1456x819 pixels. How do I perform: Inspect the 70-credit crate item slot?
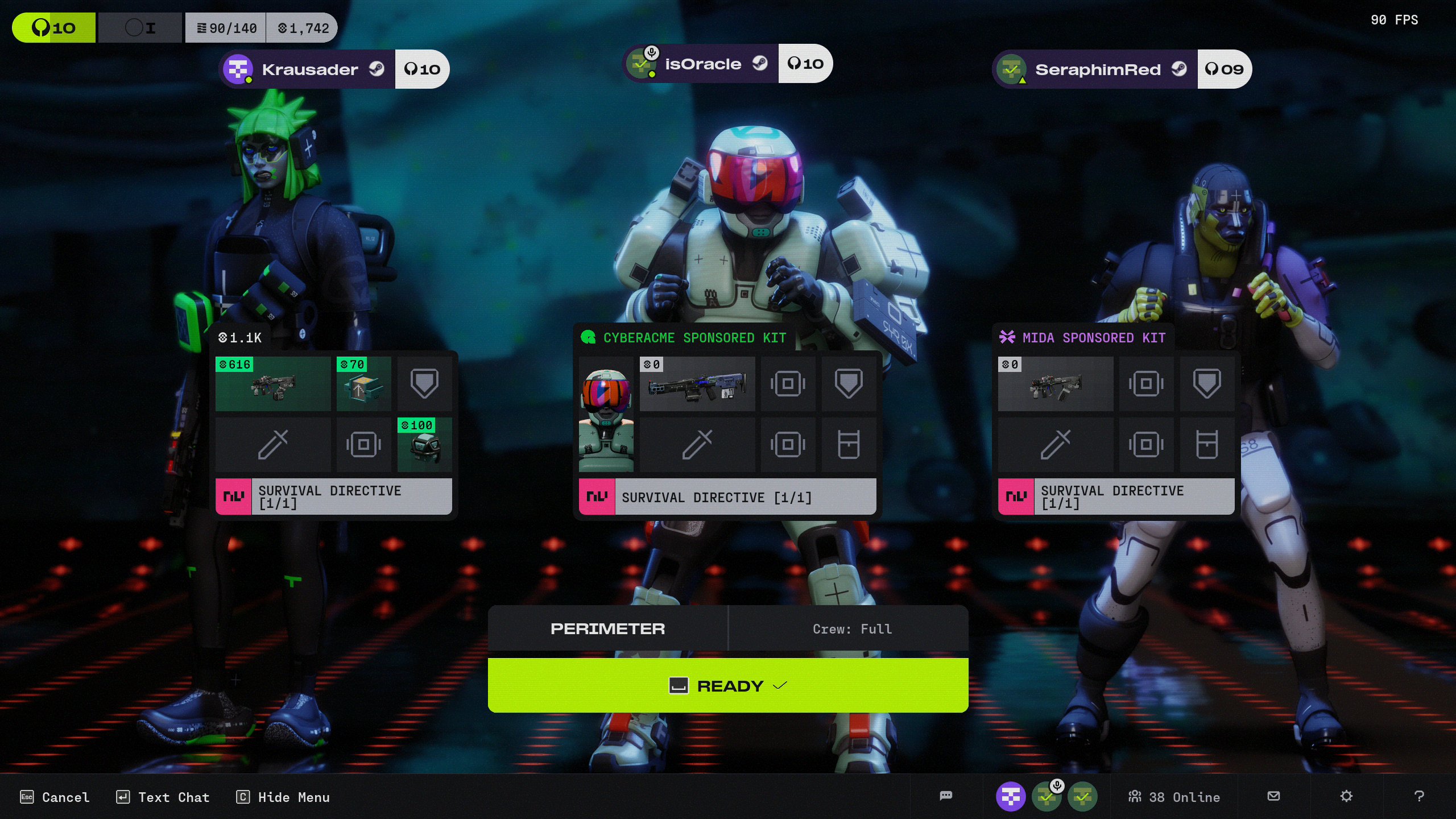point(364,384)
